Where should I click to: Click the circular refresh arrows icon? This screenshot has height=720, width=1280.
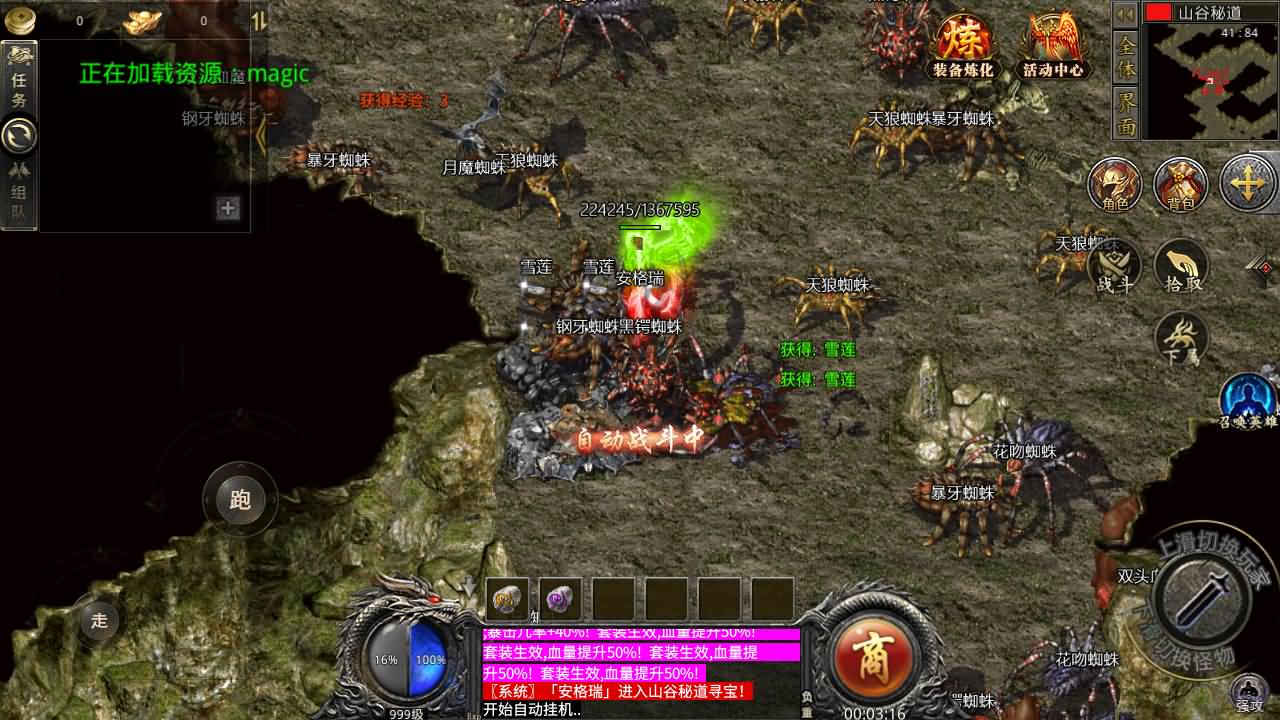(x=19, y=135)
